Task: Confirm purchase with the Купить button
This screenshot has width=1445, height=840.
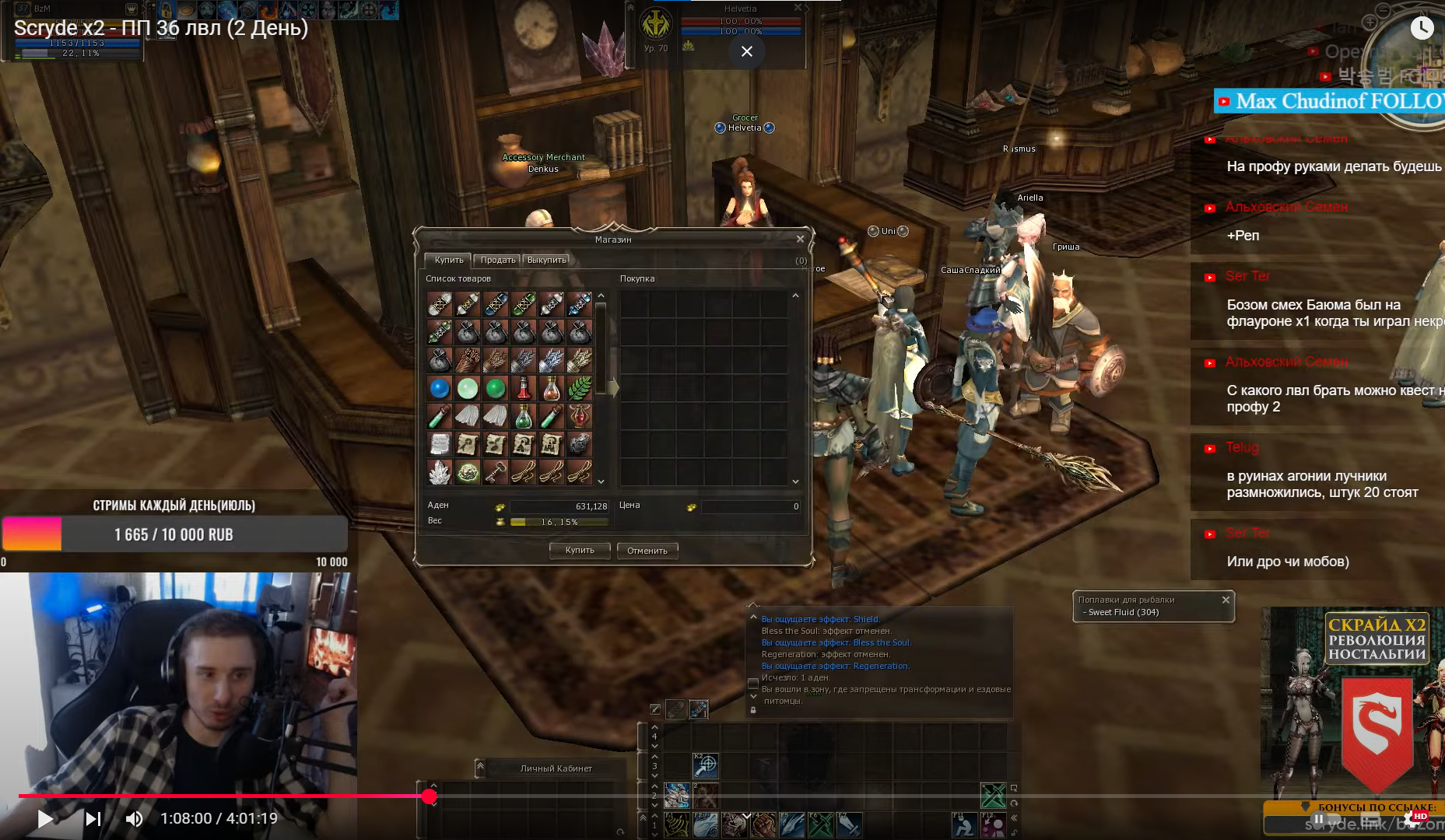Action: 580,551
